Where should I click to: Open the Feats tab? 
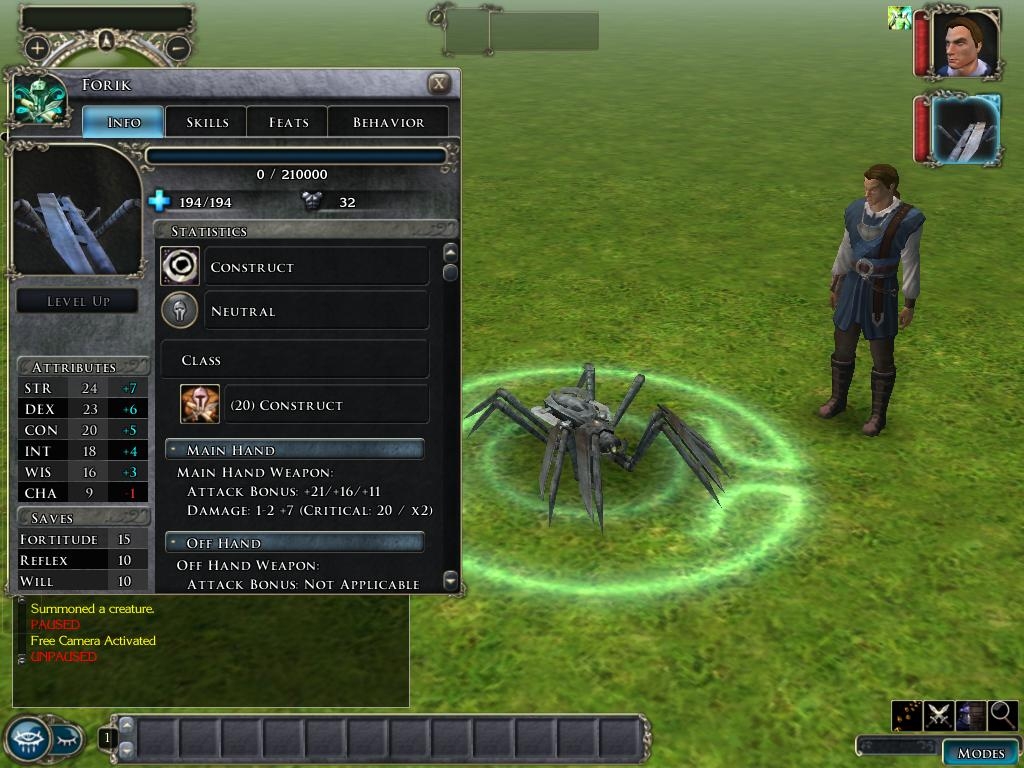pos(288,122)
